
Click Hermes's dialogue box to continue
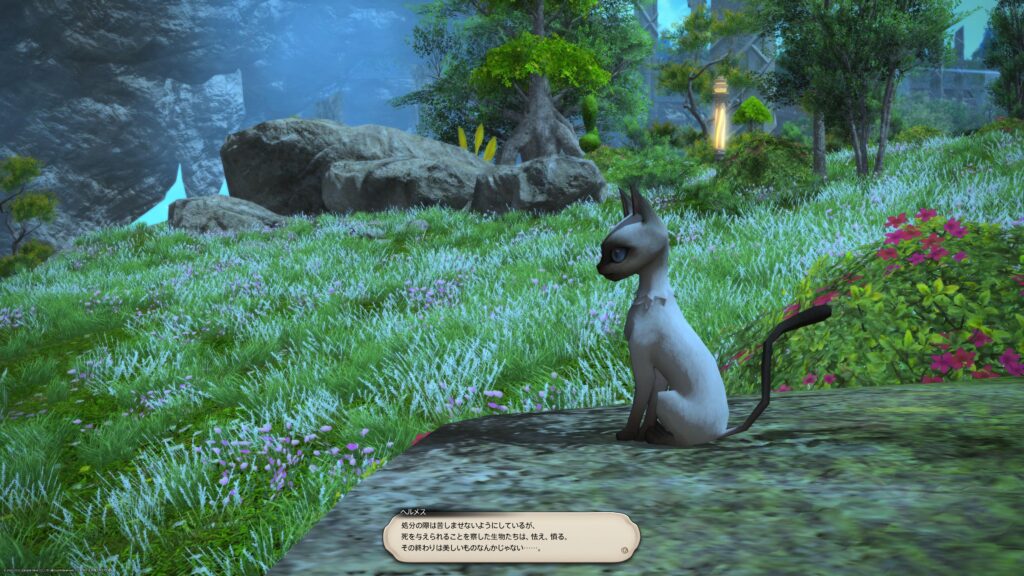pyautogui.click(x=510, y=536)
